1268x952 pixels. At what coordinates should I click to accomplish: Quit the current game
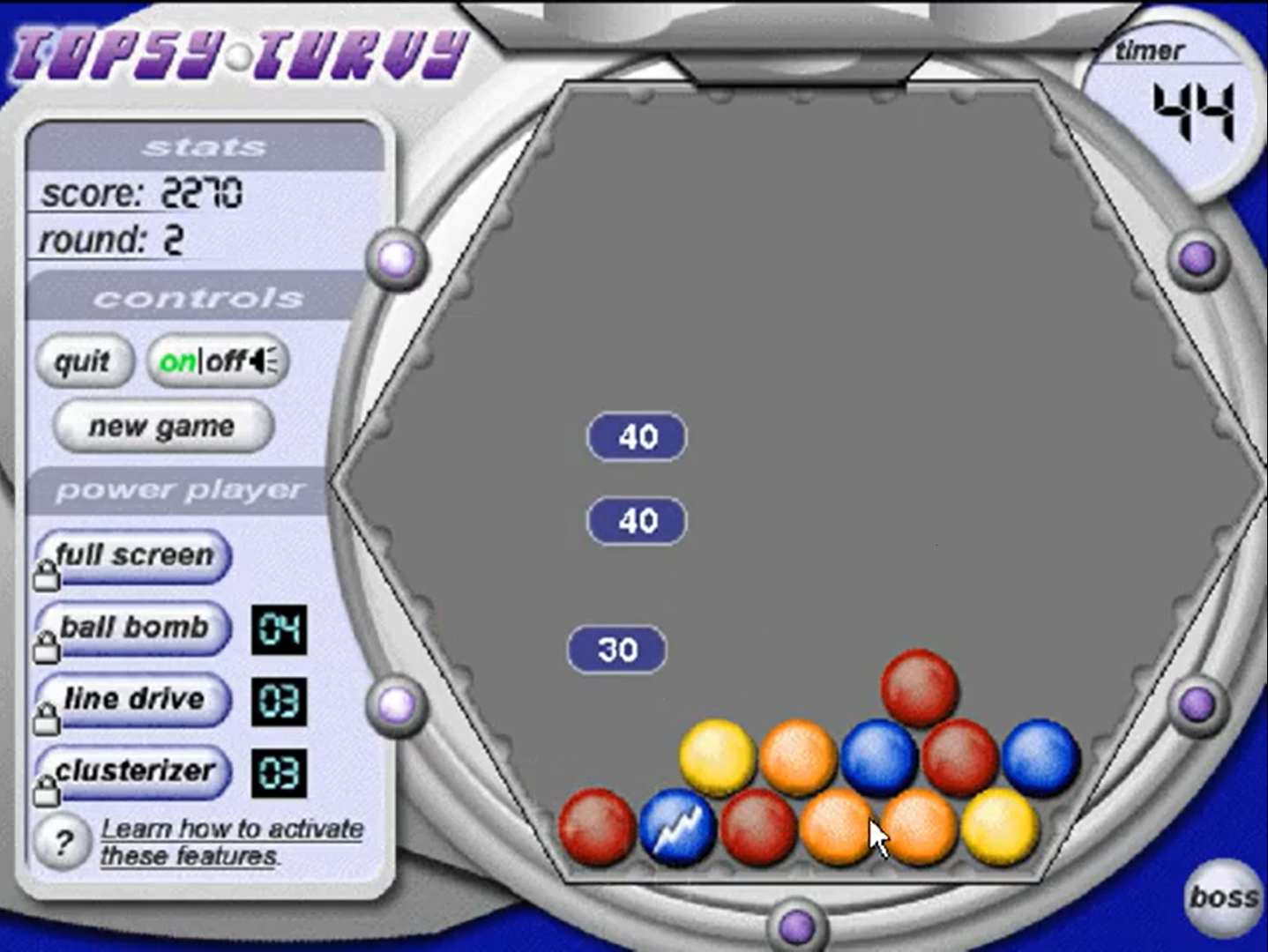coord(84,361)
